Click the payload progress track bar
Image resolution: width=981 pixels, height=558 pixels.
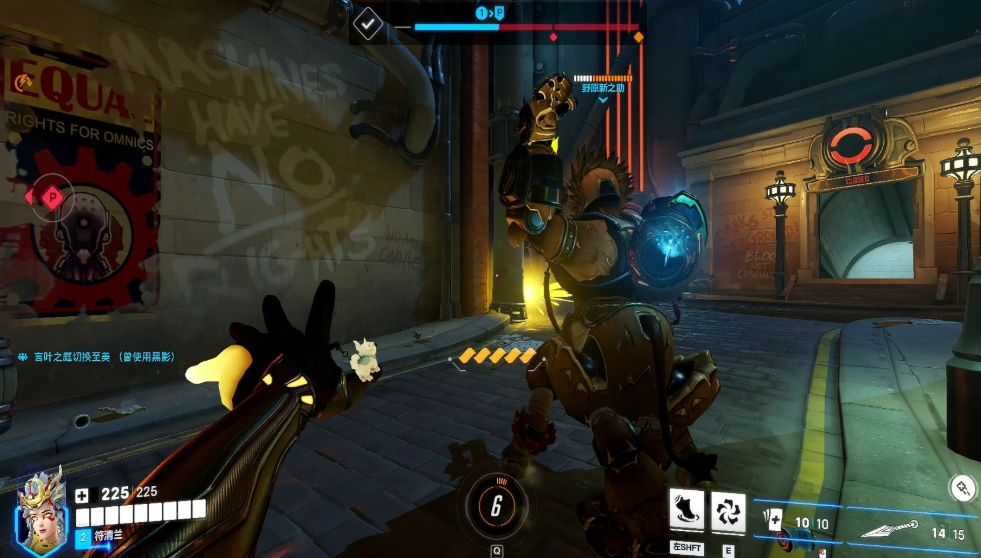525,27
